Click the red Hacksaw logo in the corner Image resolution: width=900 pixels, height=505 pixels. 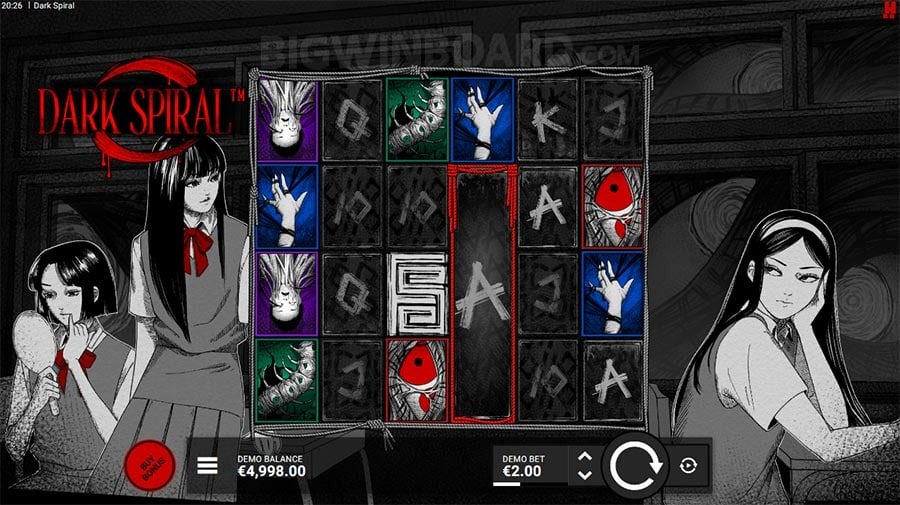(x=887, y=10)
